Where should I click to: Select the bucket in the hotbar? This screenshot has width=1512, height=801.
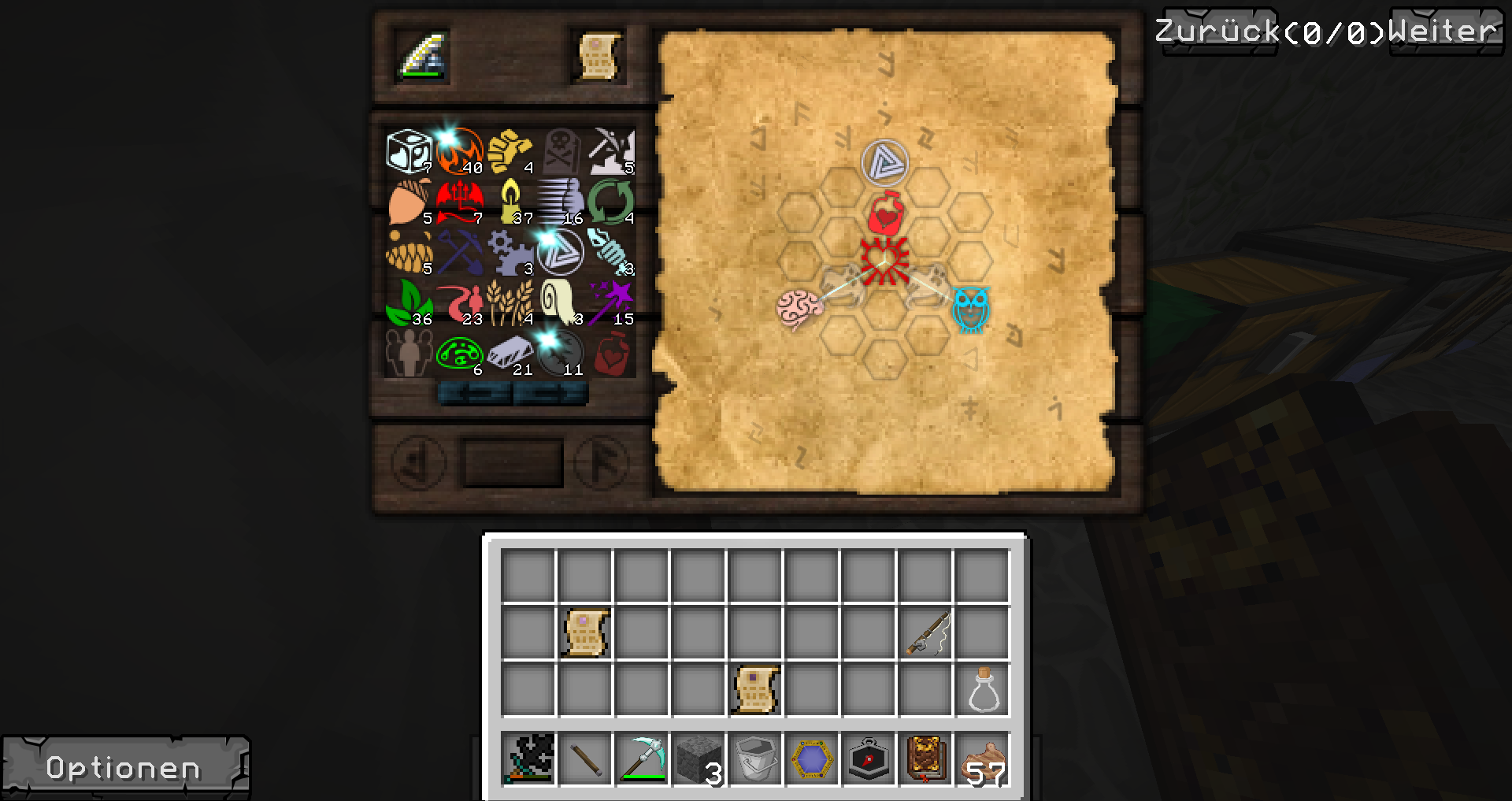755,760
